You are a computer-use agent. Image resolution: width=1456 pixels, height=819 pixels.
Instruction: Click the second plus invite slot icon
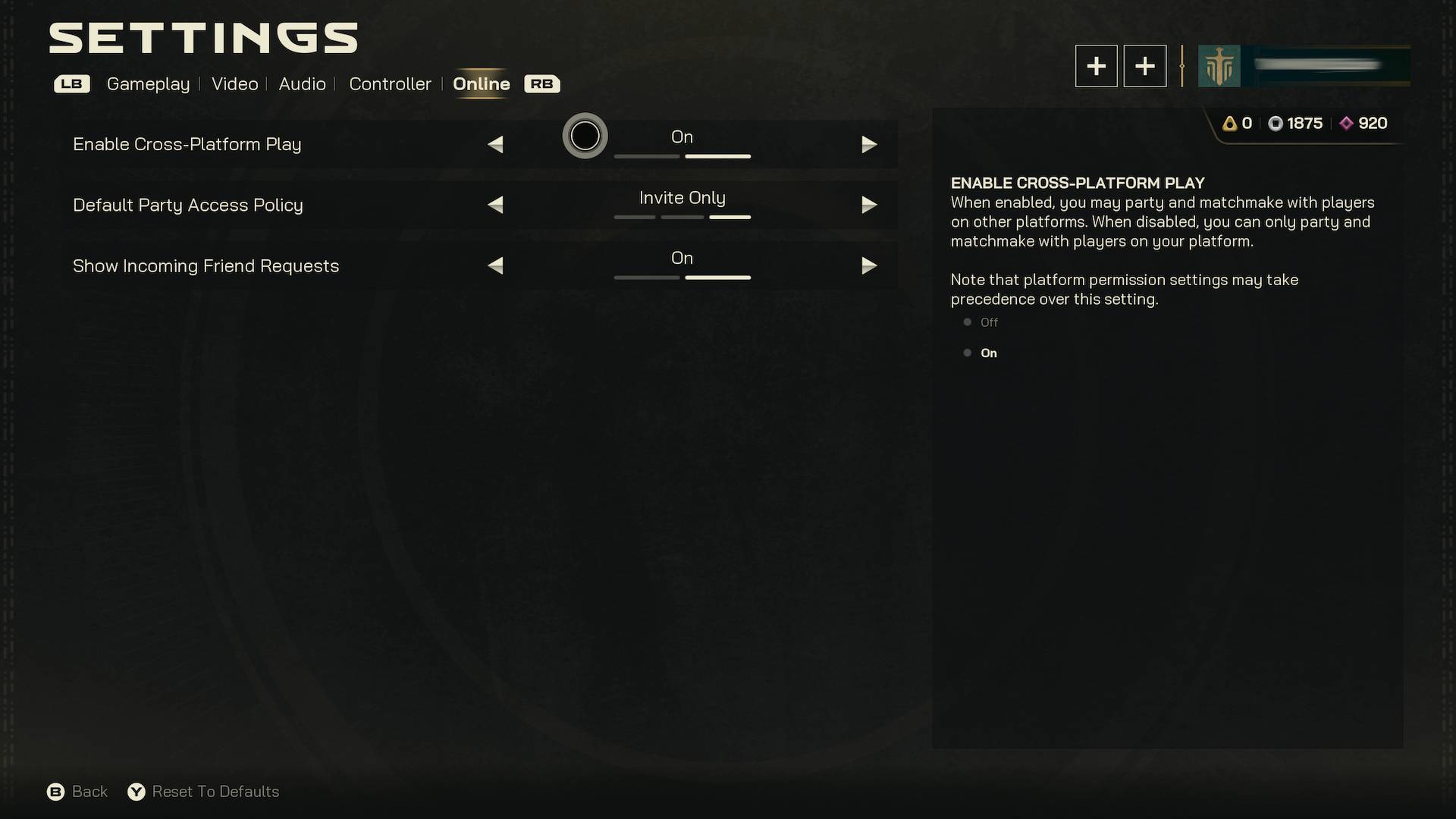pos(1144,66)
